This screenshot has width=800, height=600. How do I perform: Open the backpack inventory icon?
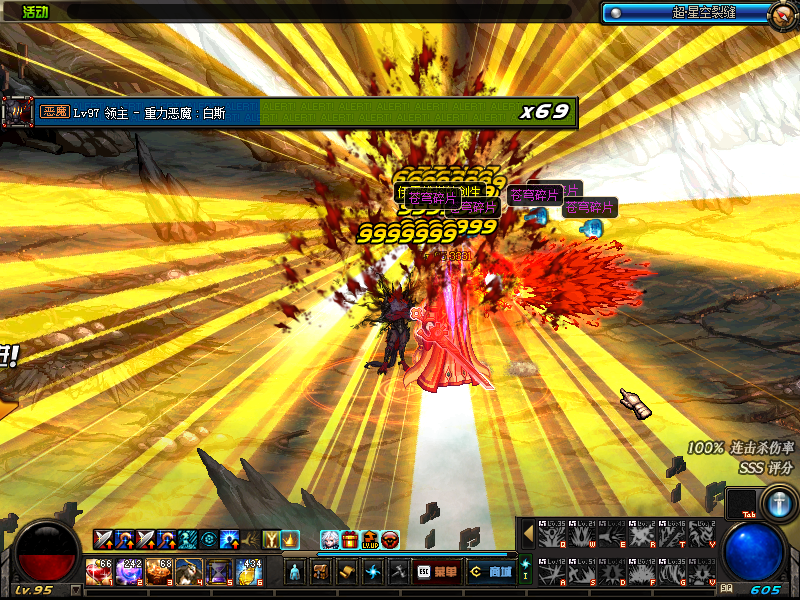coord(321,572)
